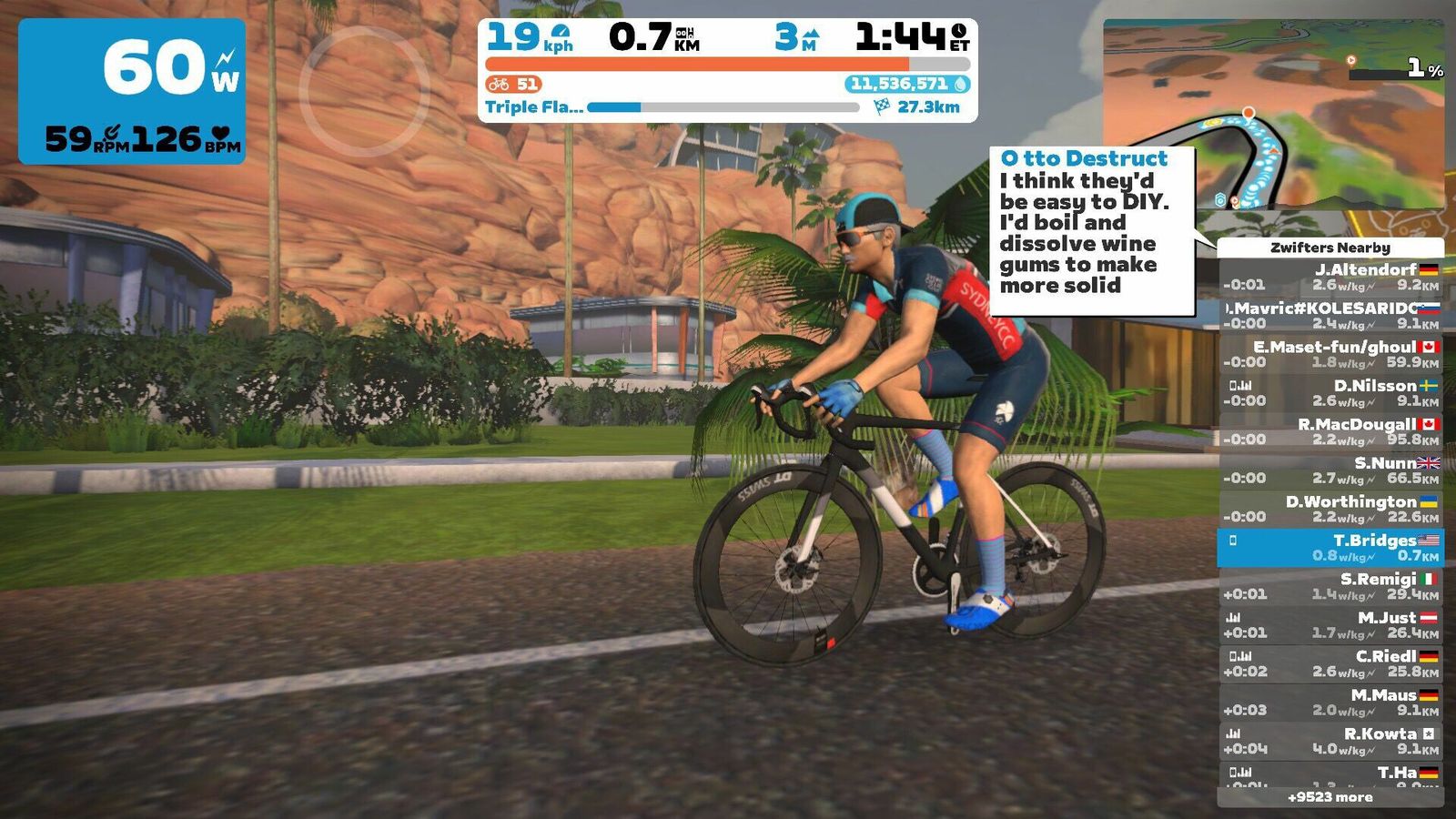Choose D.Worthington in nearby list
The image size is (1456, 819).
pos(1330,509)
